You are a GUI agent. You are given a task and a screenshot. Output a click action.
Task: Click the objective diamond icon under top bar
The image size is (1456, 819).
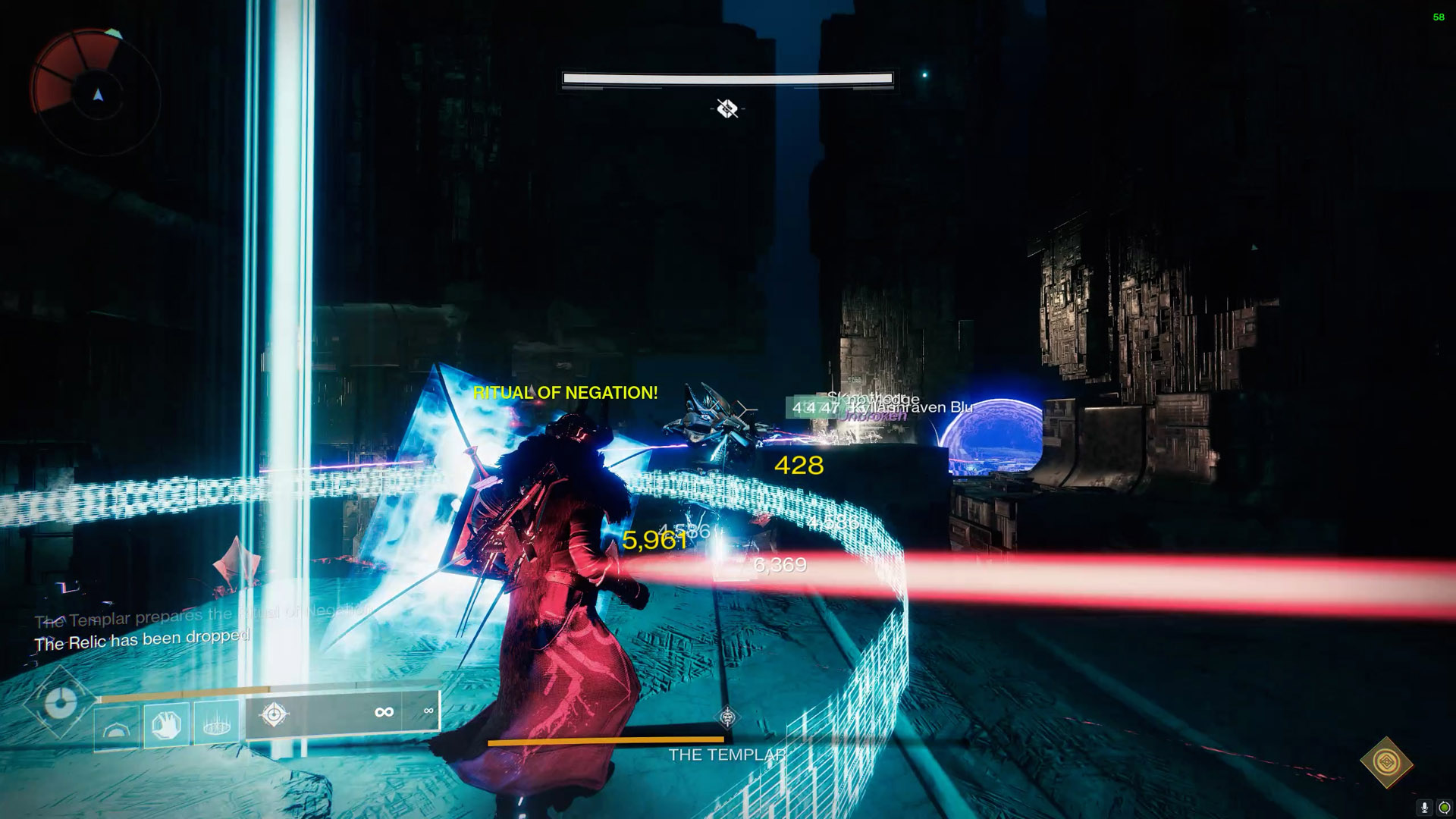pos(727,109)
